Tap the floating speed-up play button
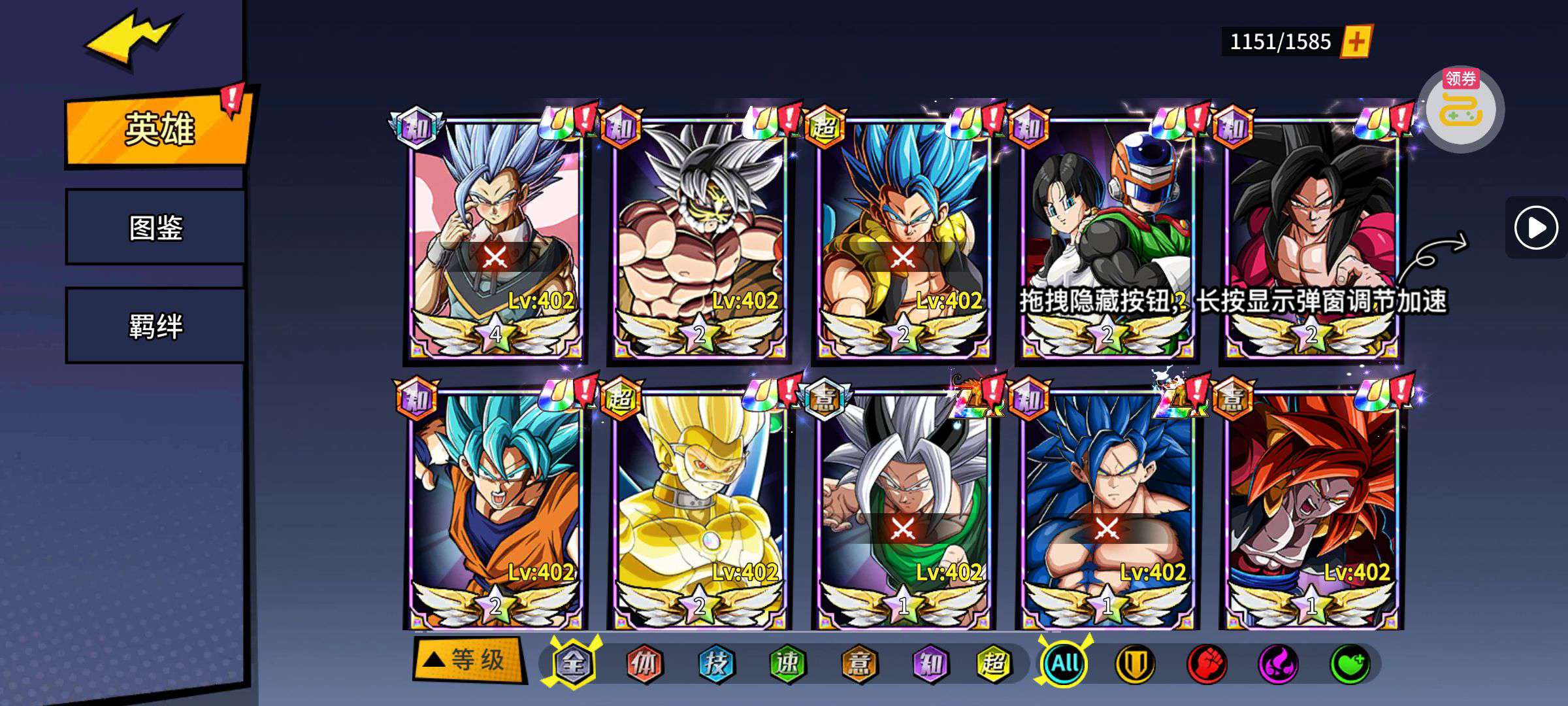Viewport: 1568px width, 706px height. tap(1535, 227)
